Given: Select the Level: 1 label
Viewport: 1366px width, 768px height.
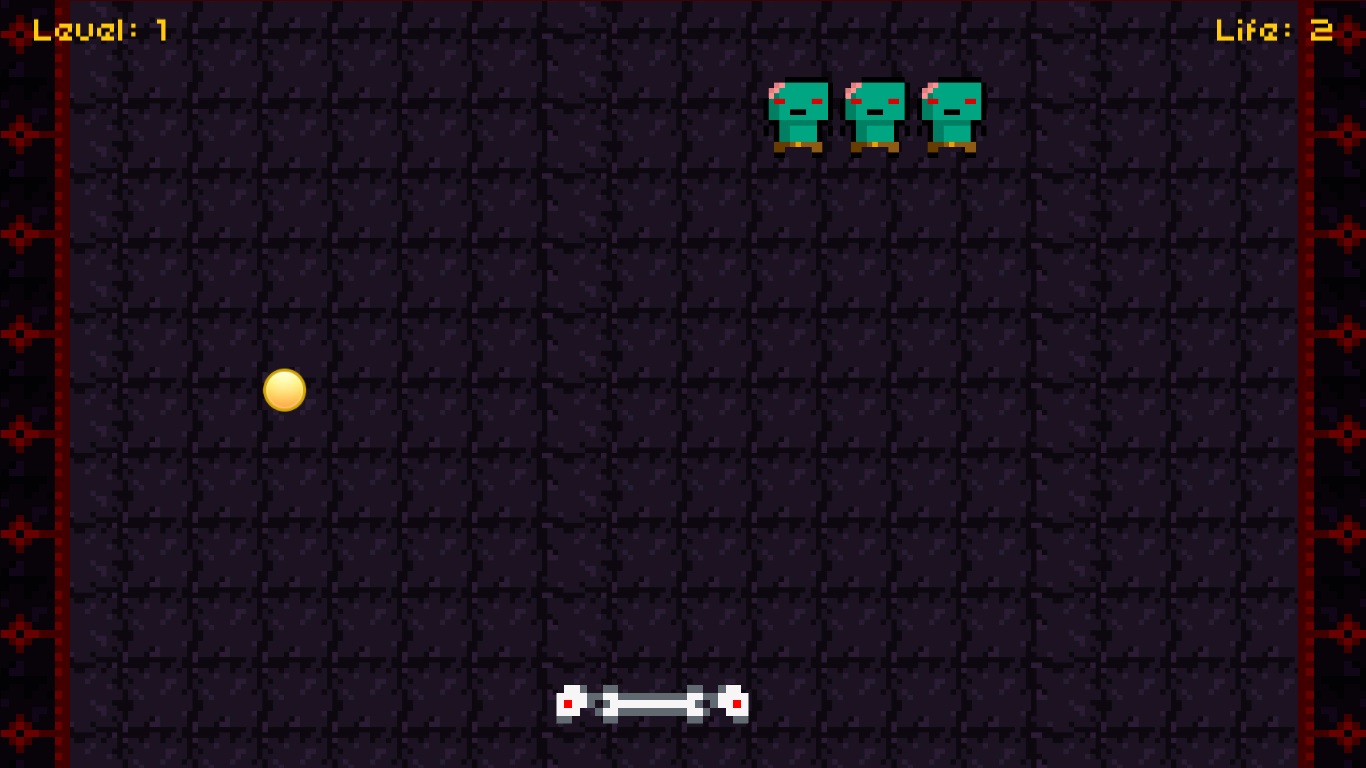Looking at the screenshot, I should point(100,29).
